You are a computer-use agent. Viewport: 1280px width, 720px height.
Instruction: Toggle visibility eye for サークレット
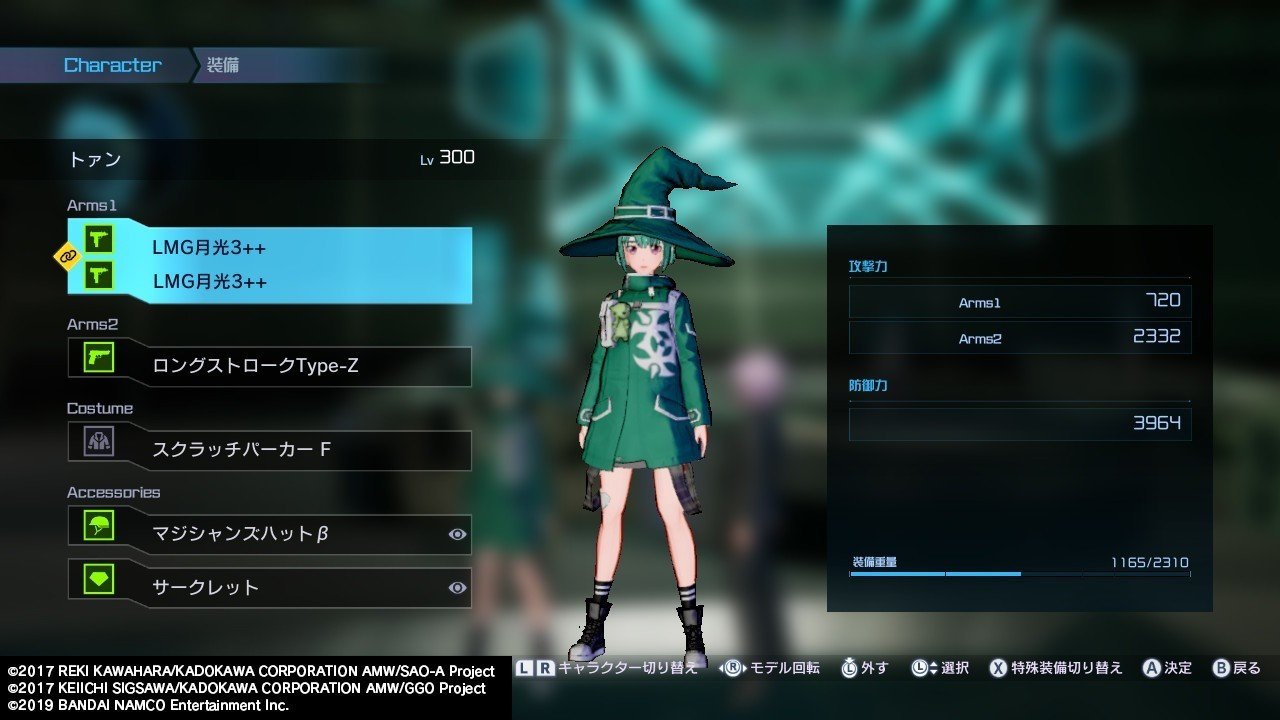[457, 588]
